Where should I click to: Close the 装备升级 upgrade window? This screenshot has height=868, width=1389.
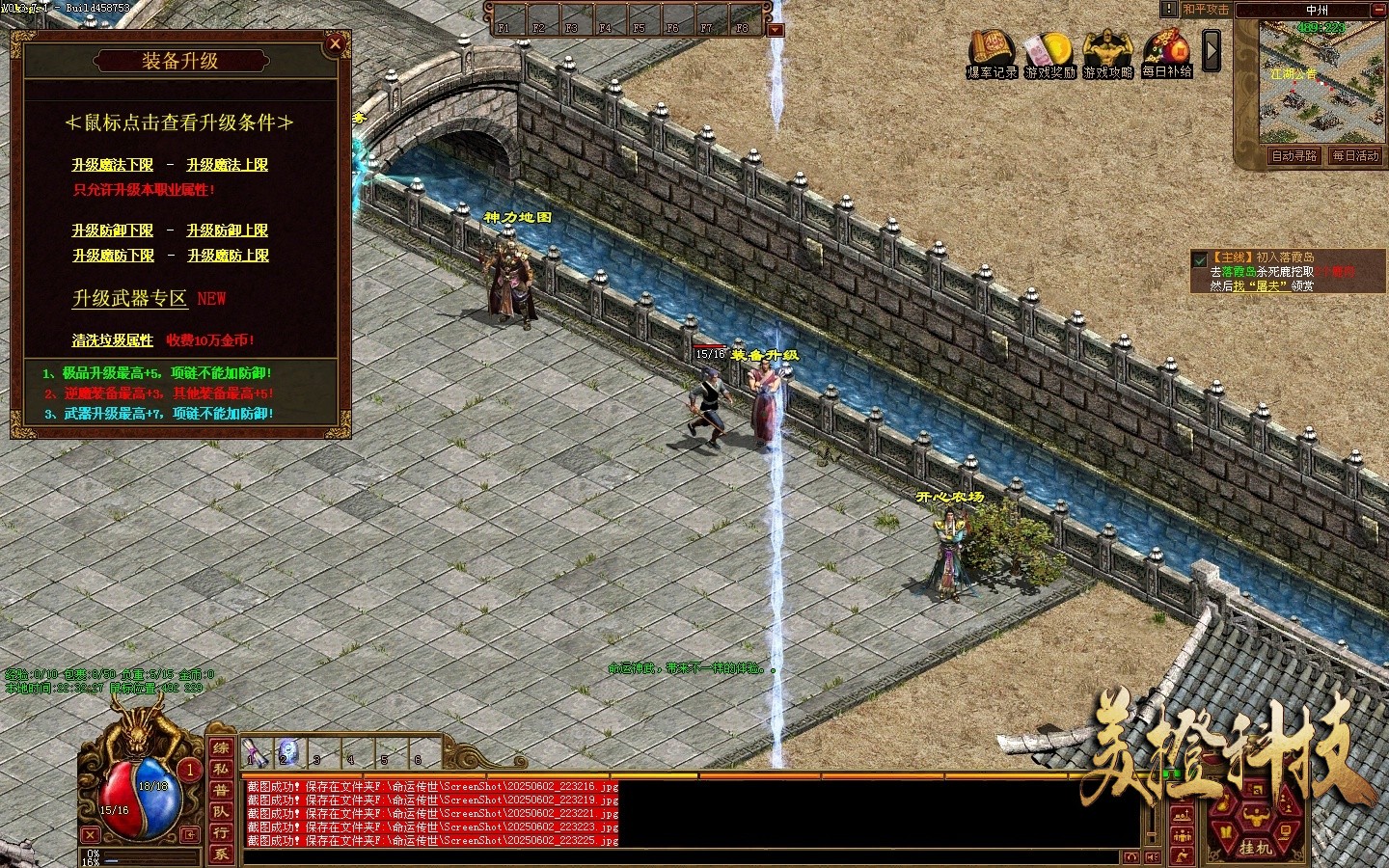pos(335,43)
